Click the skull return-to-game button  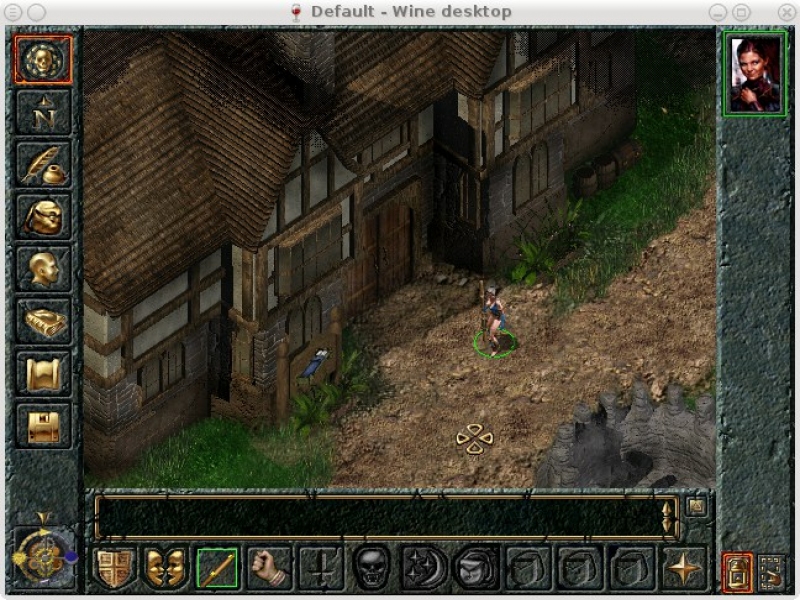43,59
